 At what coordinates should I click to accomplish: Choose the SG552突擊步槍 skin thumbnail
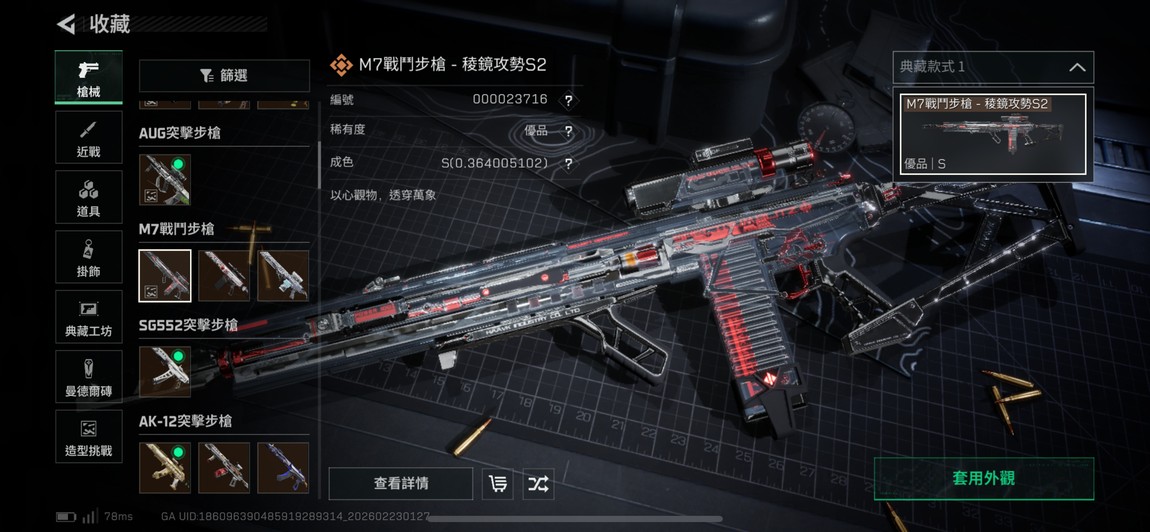tap(165, 372)
